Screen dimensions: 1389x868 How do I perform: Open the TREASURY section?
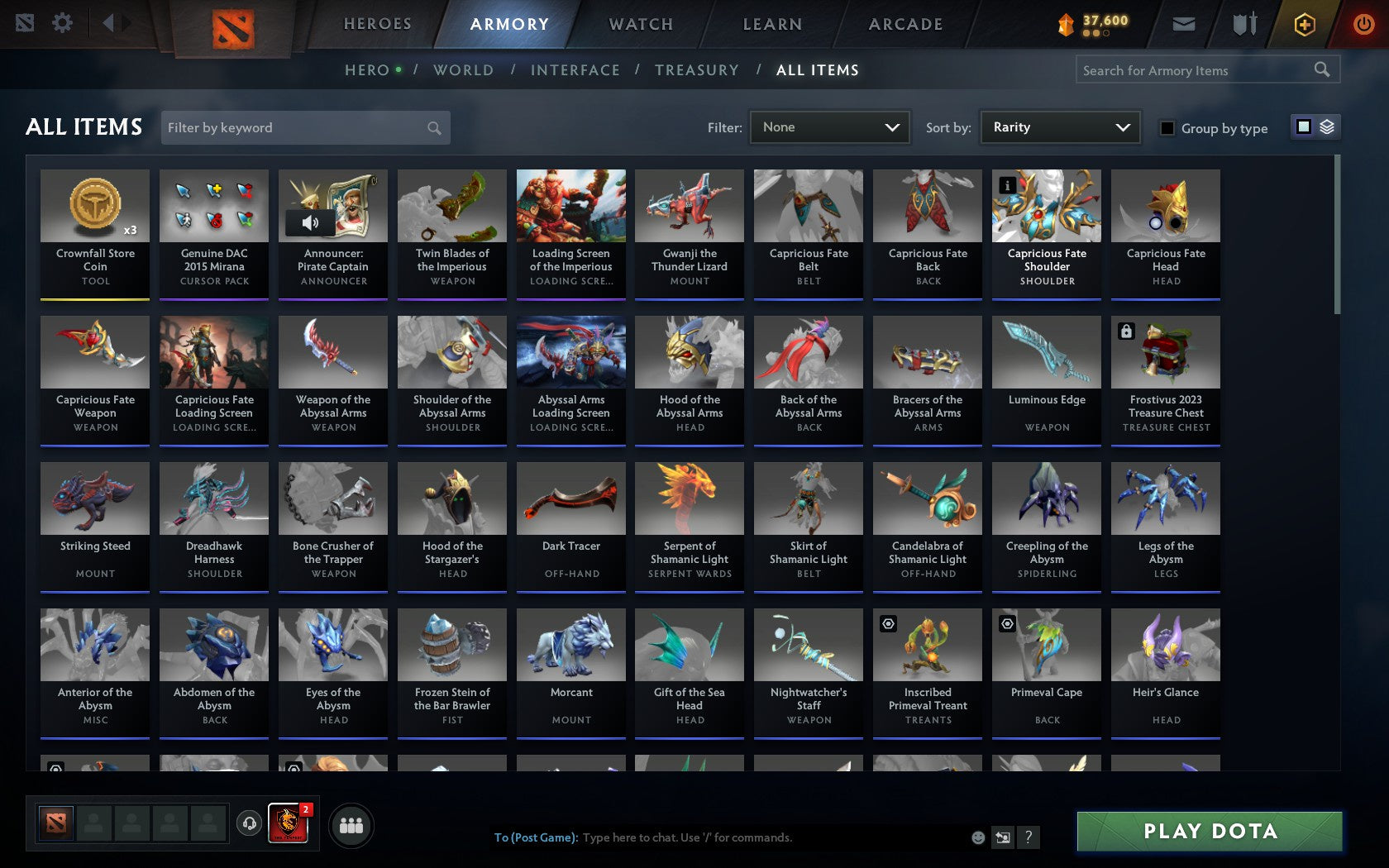[x=697, y=70]
